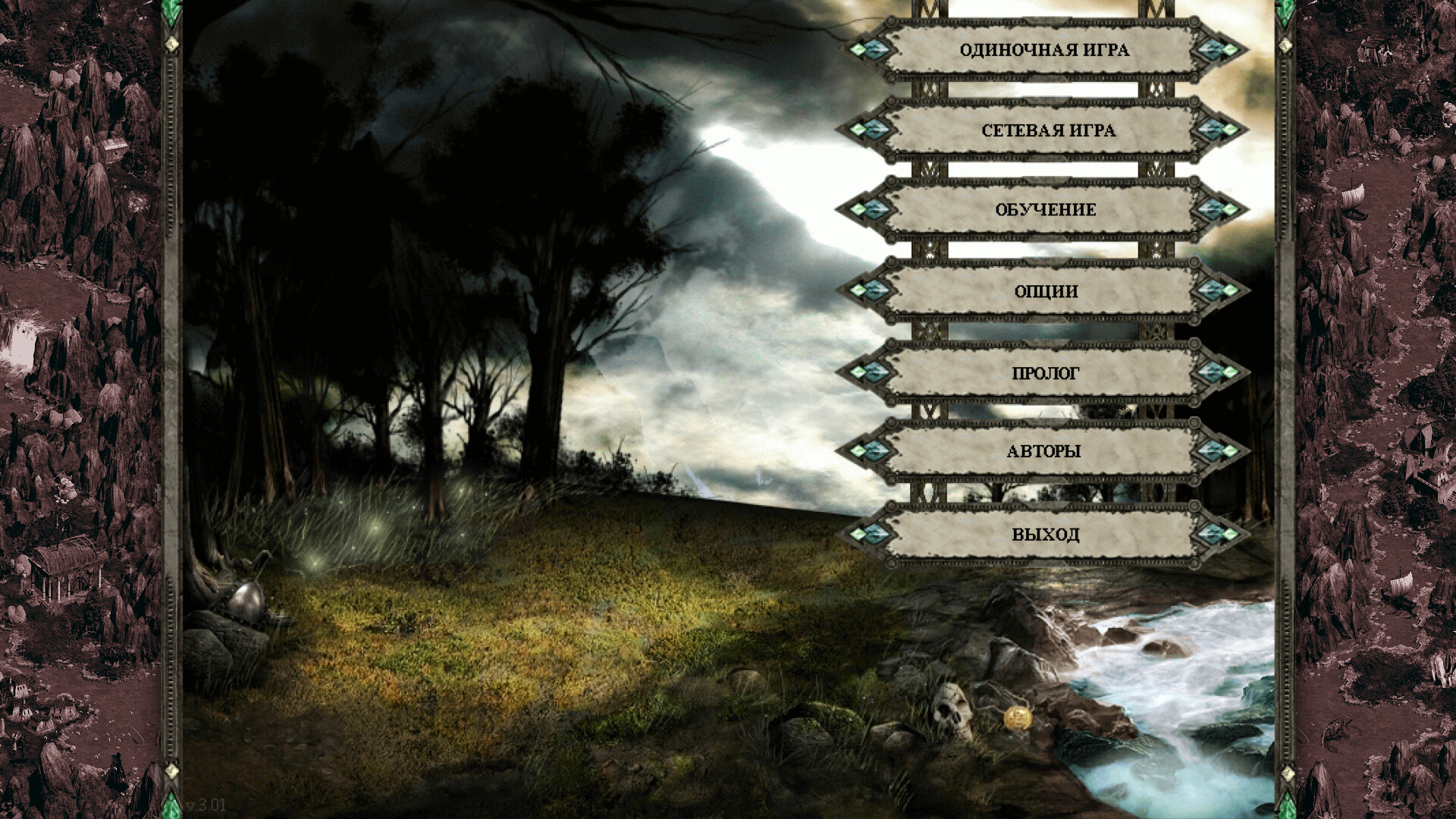Select the Пролог menu entry

coord(1044,373)
